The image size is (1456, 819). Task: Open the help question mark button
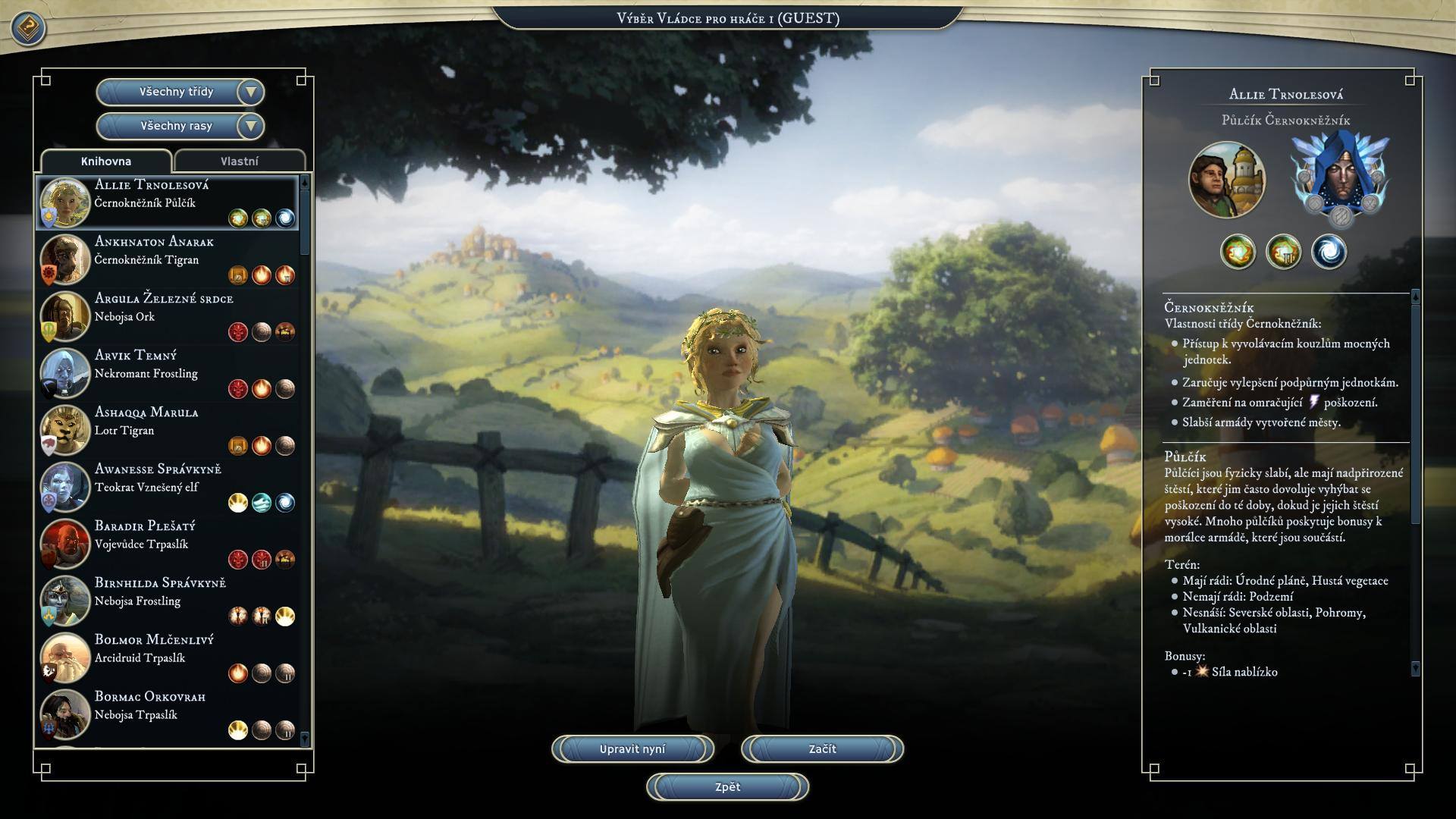[x=28, y=29]
